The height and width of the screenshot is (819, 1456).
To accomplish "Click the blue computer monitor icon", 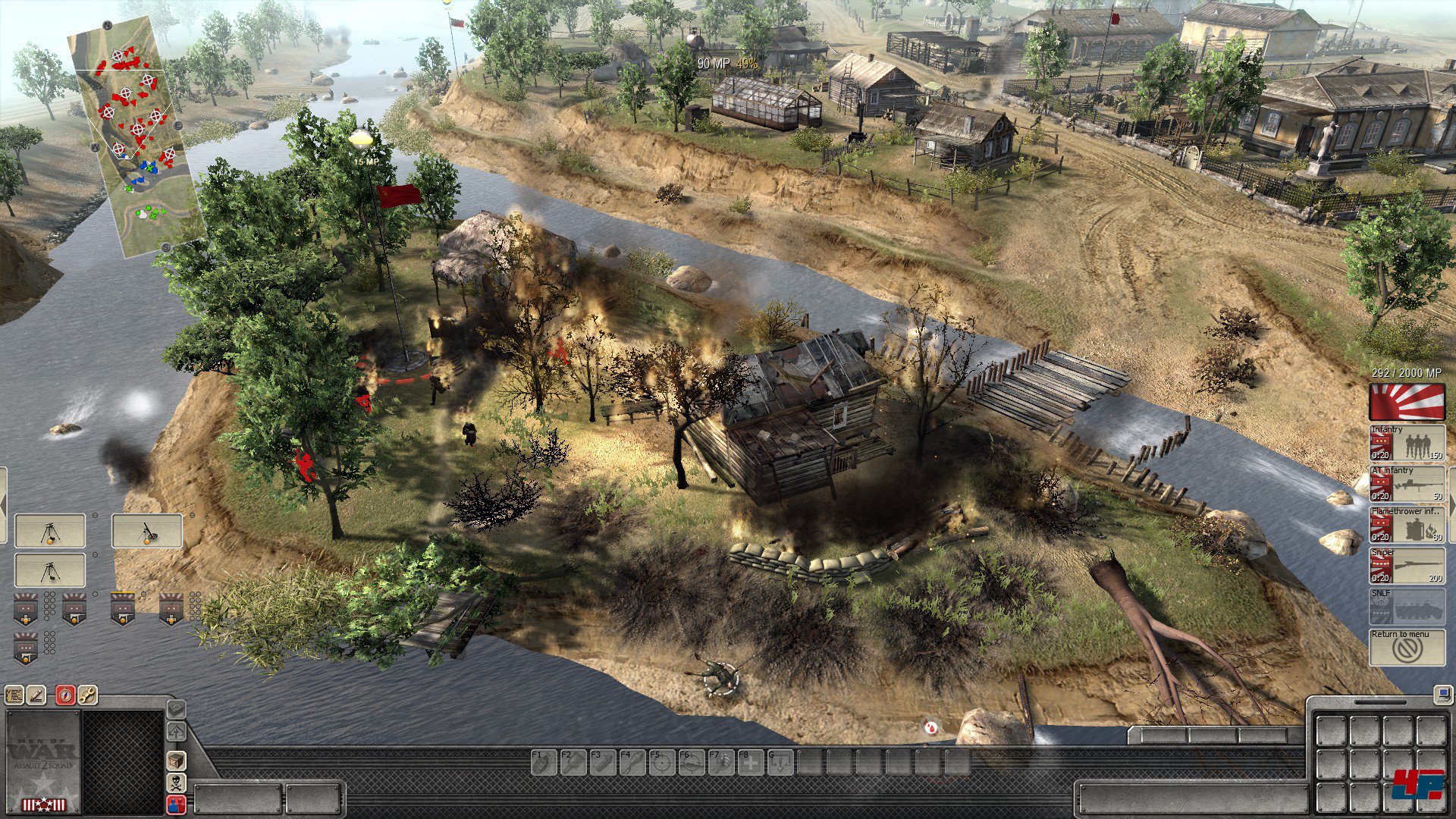I will click(x=1442, y=694).
